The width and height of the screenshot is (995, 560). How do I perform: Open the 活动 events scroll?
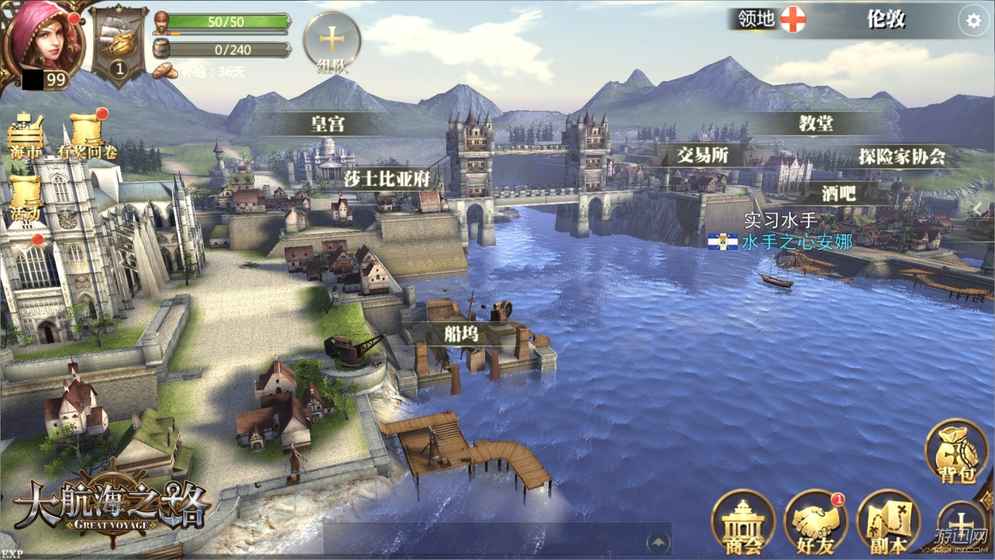(25, 200)
